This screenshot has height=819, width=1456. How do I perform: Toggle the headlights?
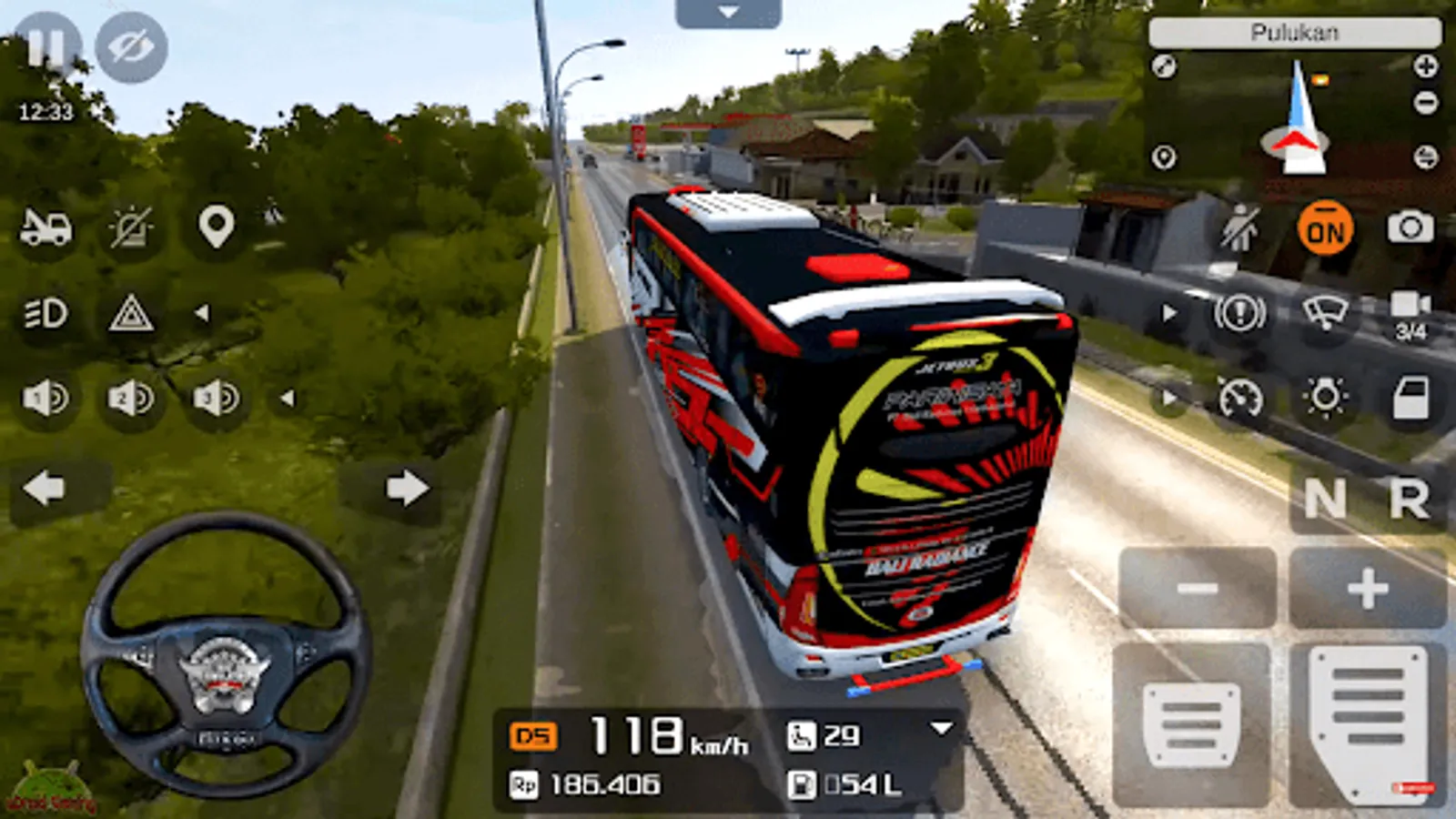45,314
